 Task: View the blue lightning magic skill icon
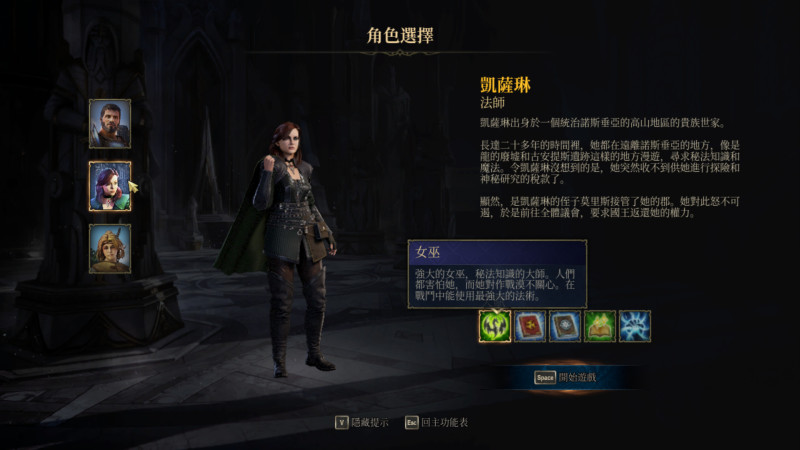pyautogui.click(x=634, y=326)
